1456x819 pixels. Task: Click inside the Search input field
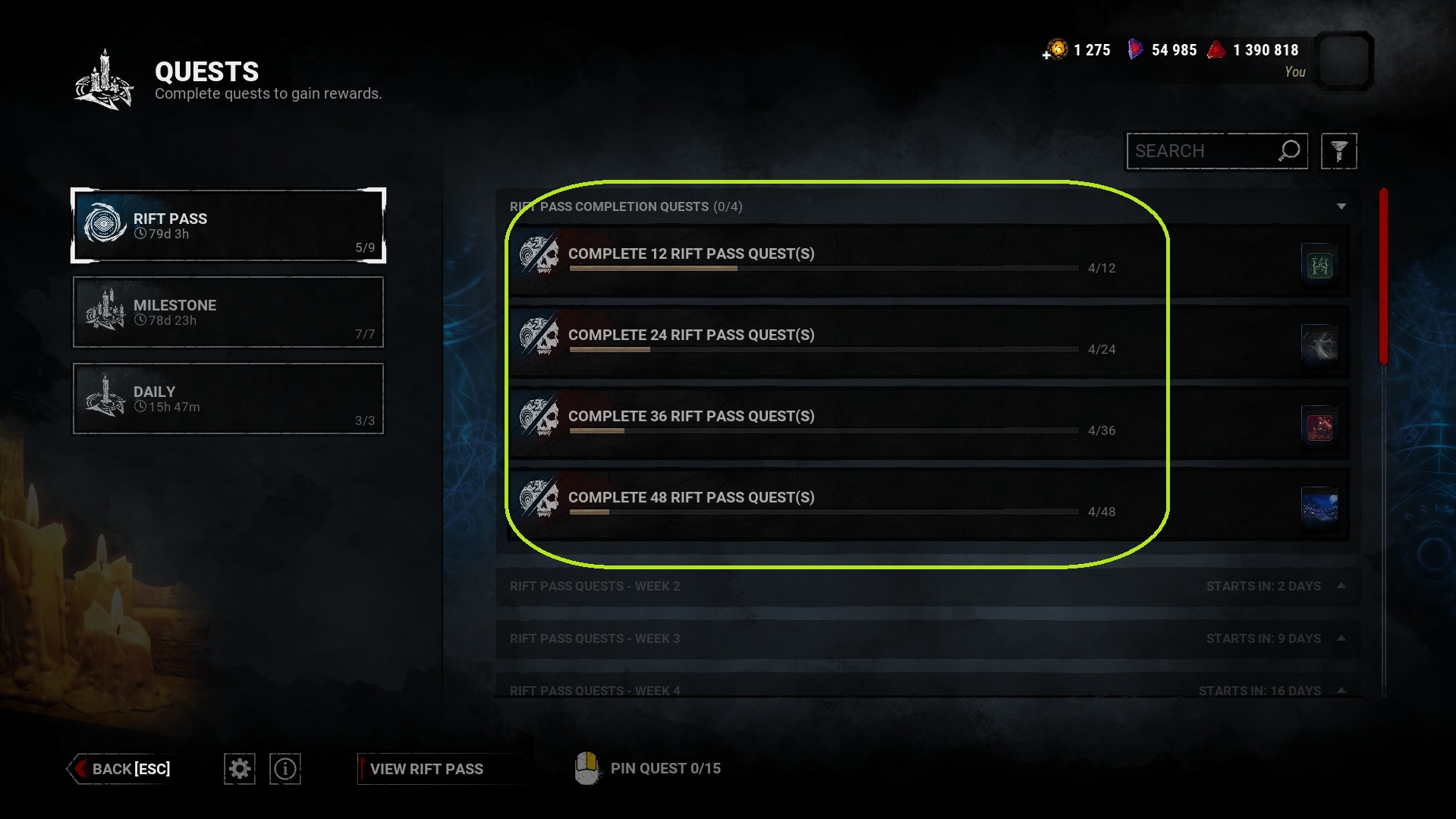[1199, 151]
